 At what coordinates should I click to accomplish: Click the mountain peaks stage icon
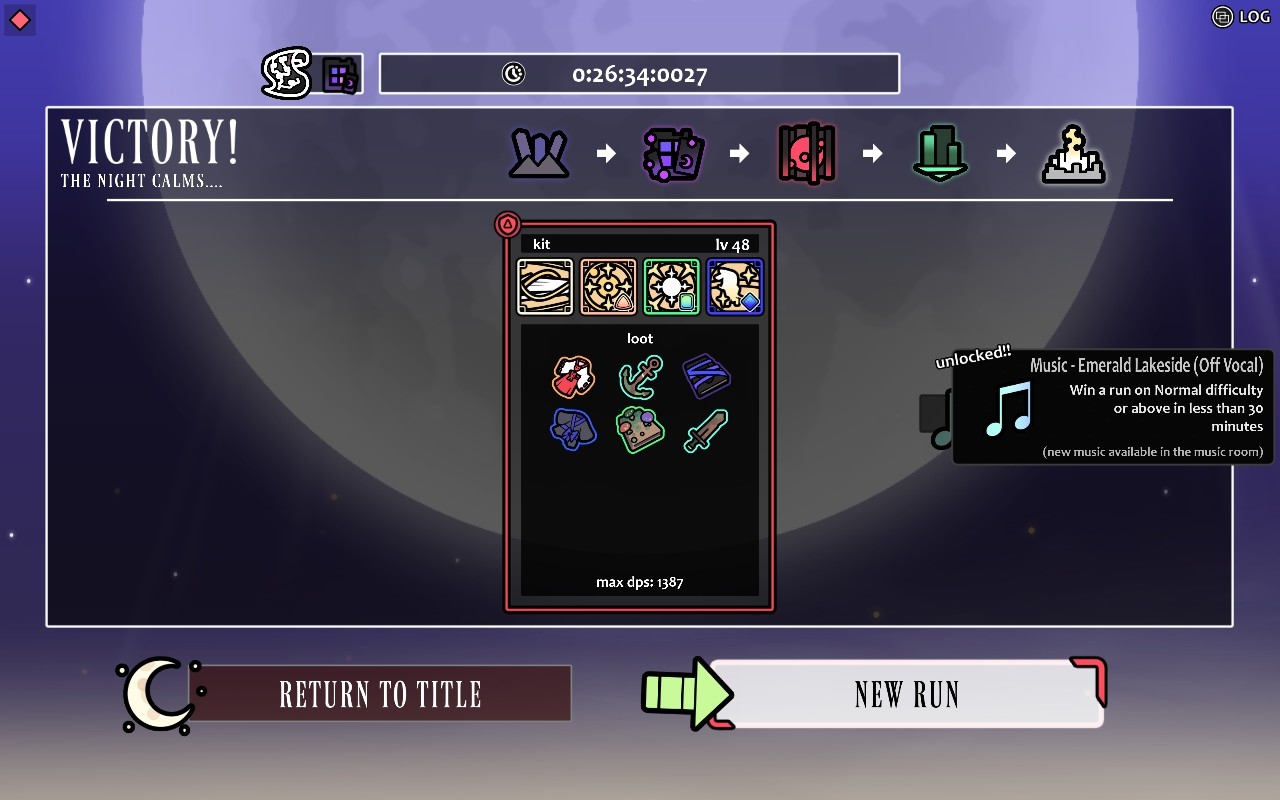coord(539,154)
